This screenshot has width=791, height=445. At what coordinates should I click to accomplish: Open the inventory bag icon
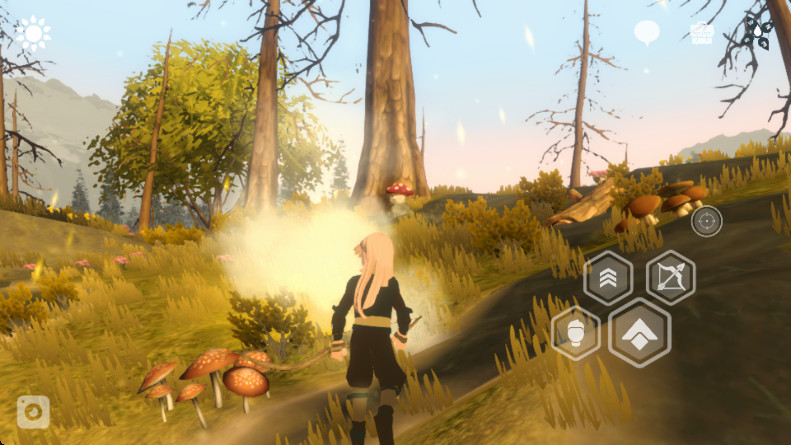(x=701, y=32)
